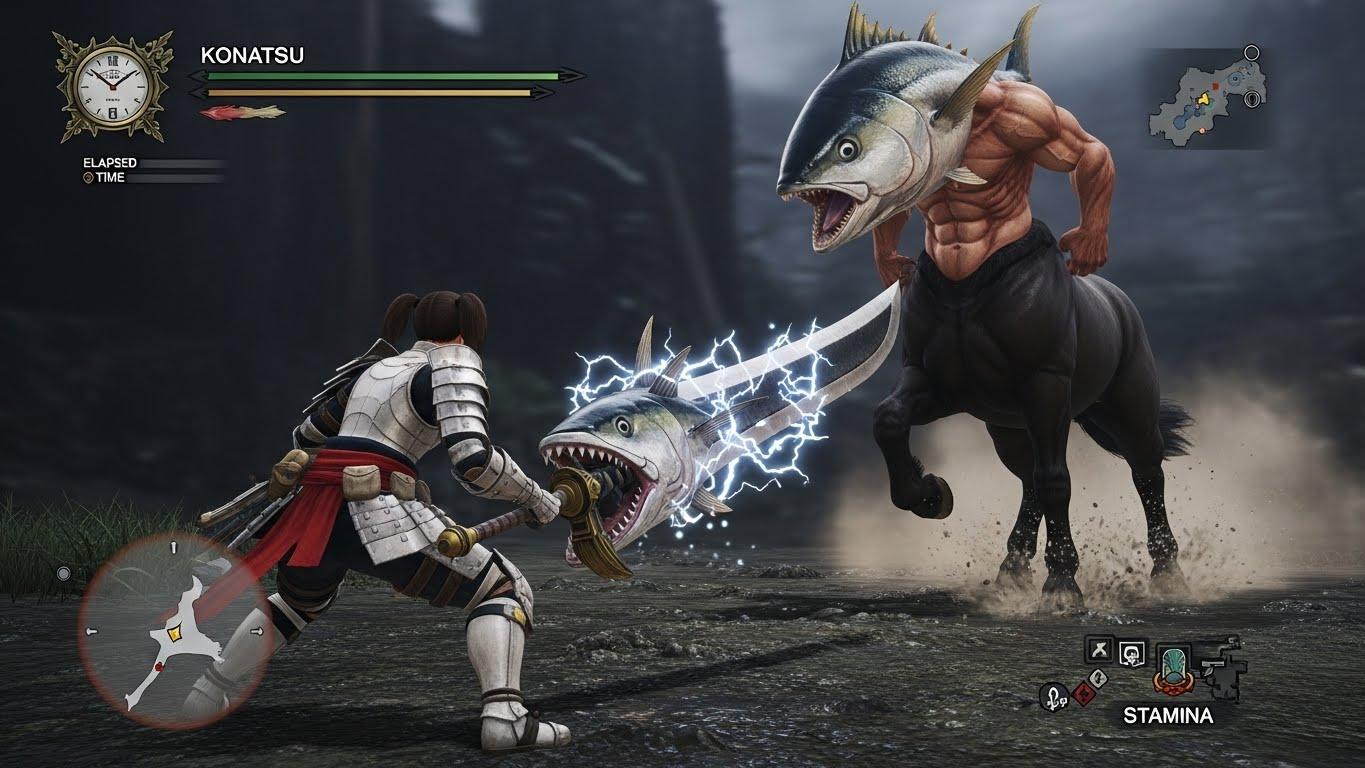Select the white shield-shaped face icon

[x=1131, y=652]
